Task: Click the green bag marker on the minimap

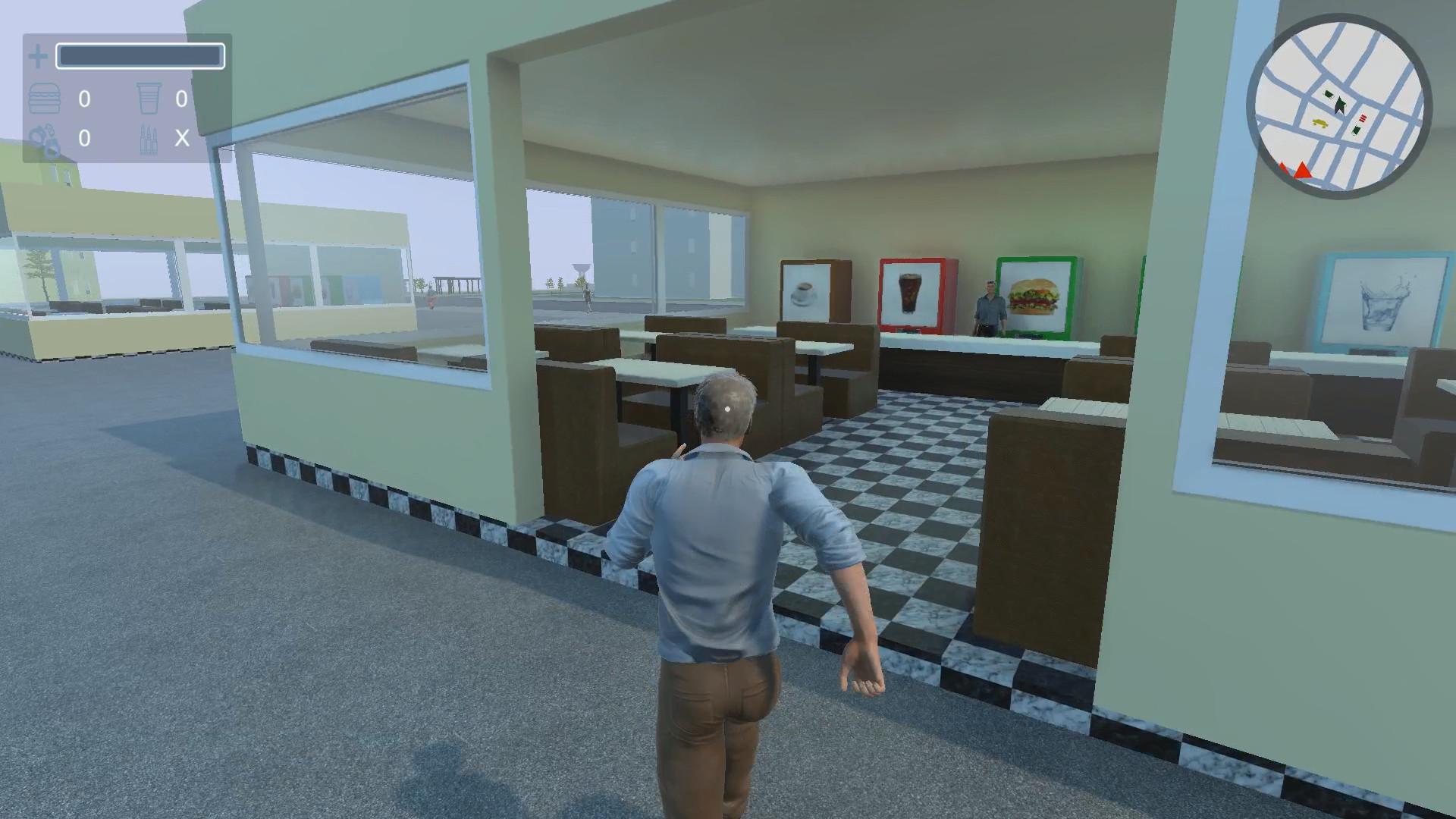Action: [x=1357, y=129]
